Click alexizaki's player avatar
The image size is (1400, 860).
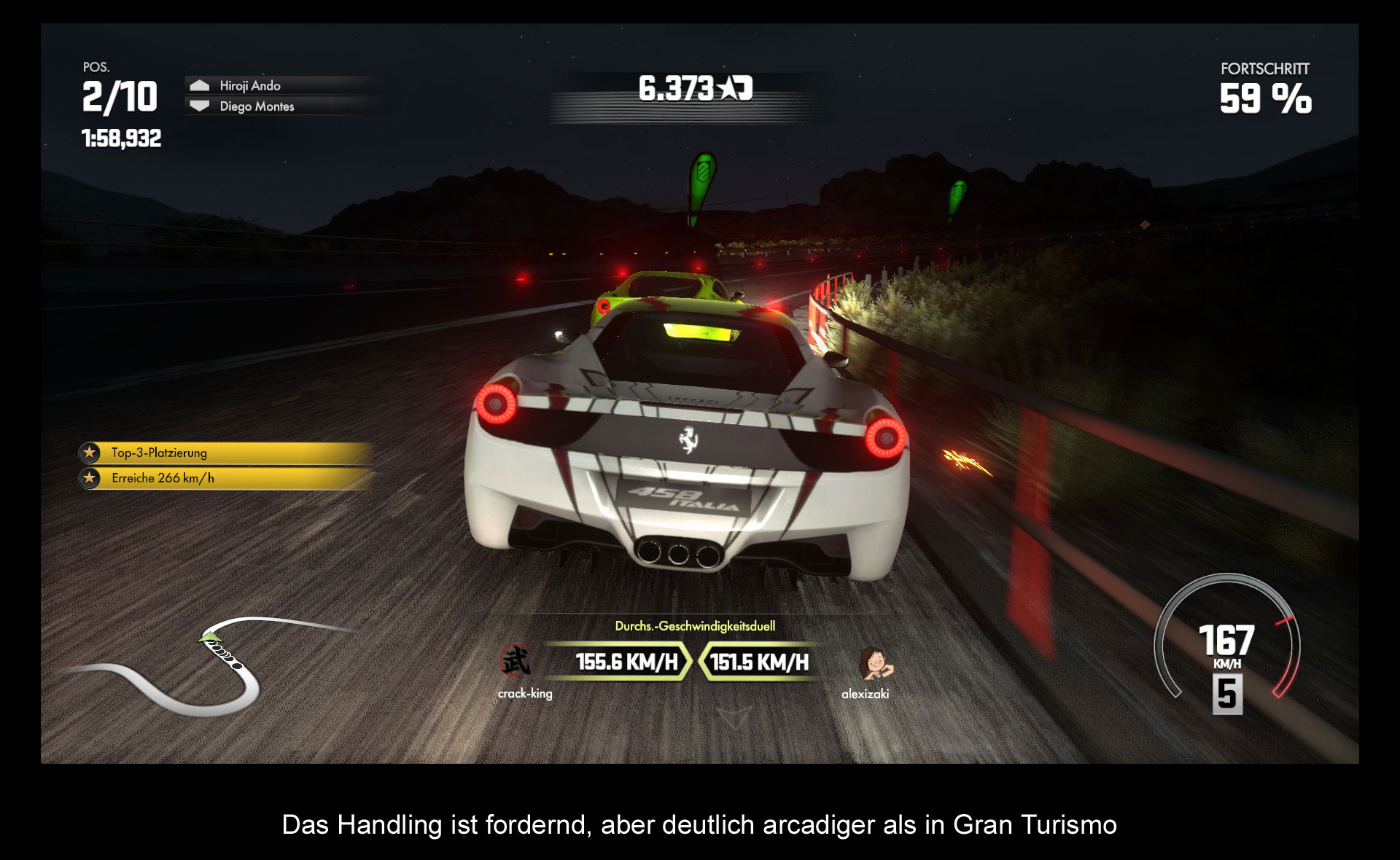874,662
